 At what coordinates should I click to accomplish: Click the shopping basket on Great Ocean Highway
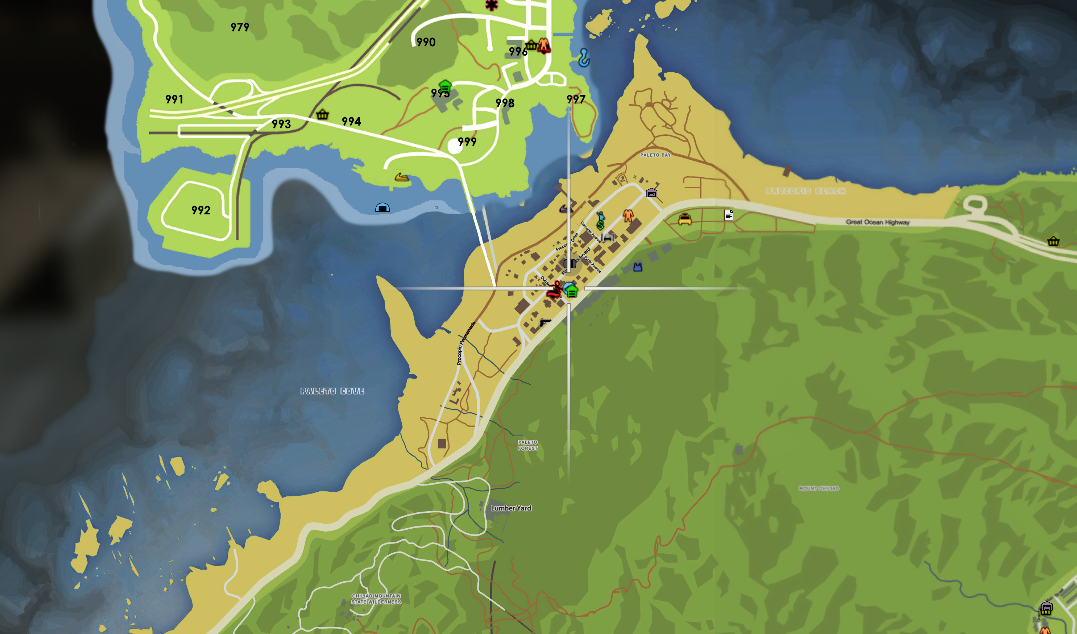pos(1053,241)
